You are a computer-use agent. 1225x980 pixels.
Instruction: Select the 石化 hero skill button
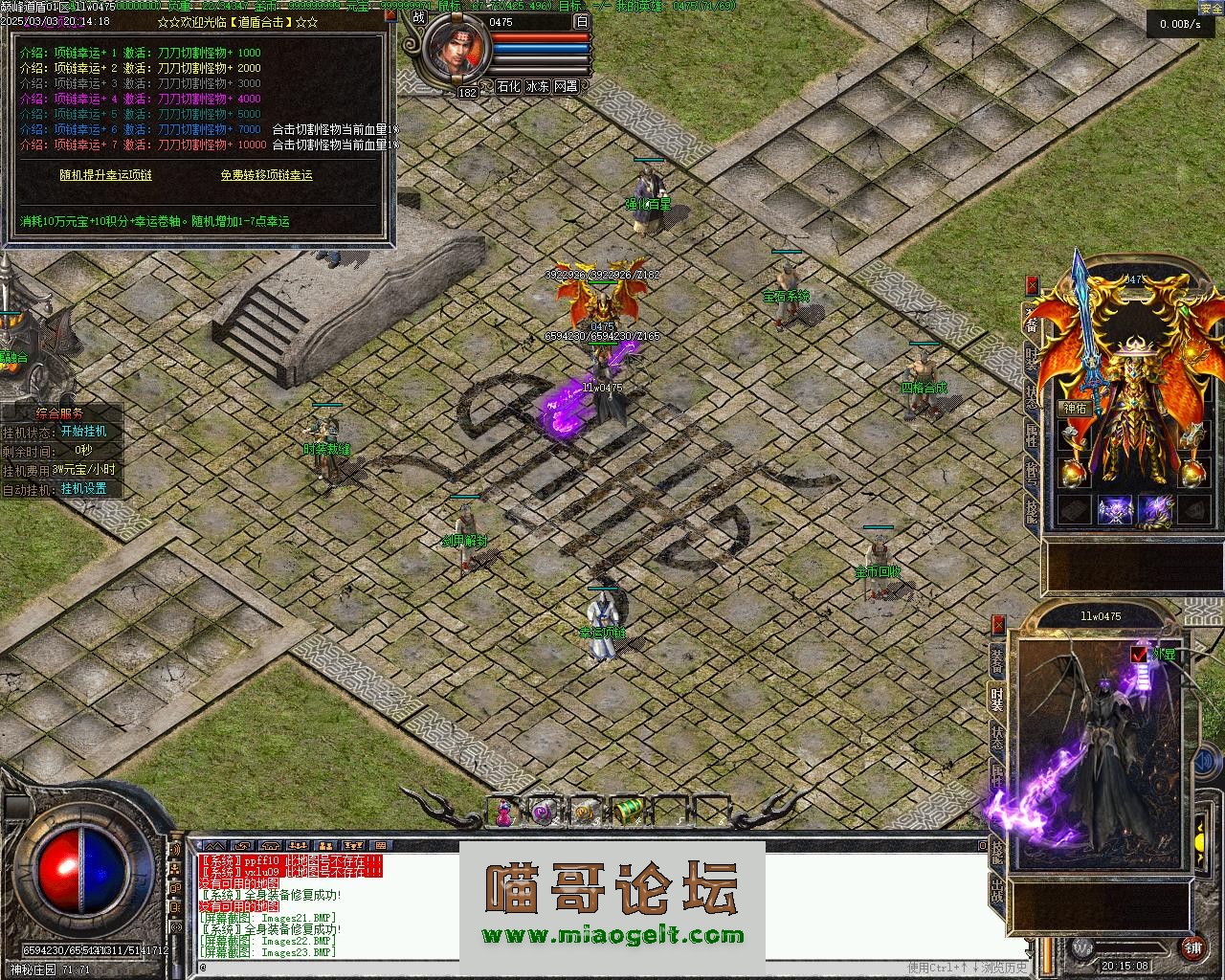(508, 86)
